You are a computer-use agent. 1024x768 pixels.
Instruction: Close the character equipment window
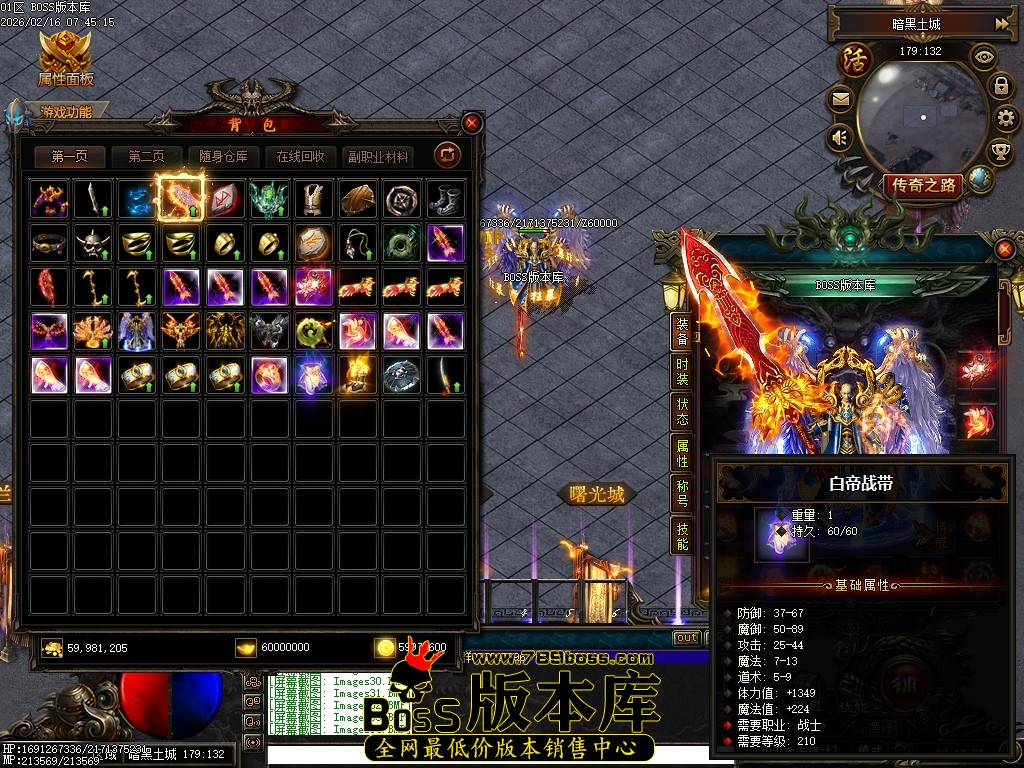[x=1005, y=248]
